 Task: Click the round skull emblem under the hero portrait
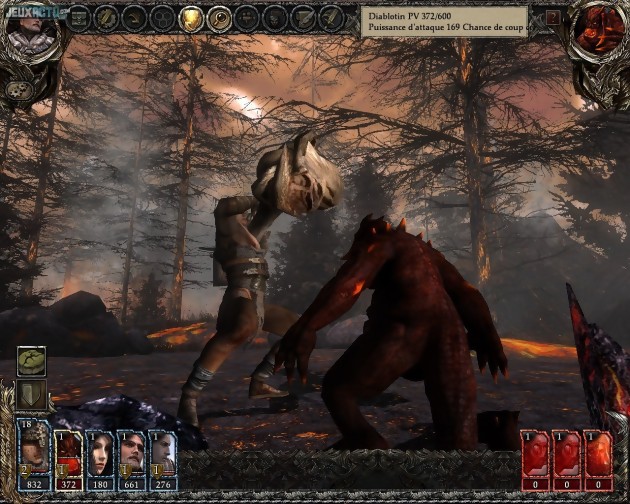(17, 90)
